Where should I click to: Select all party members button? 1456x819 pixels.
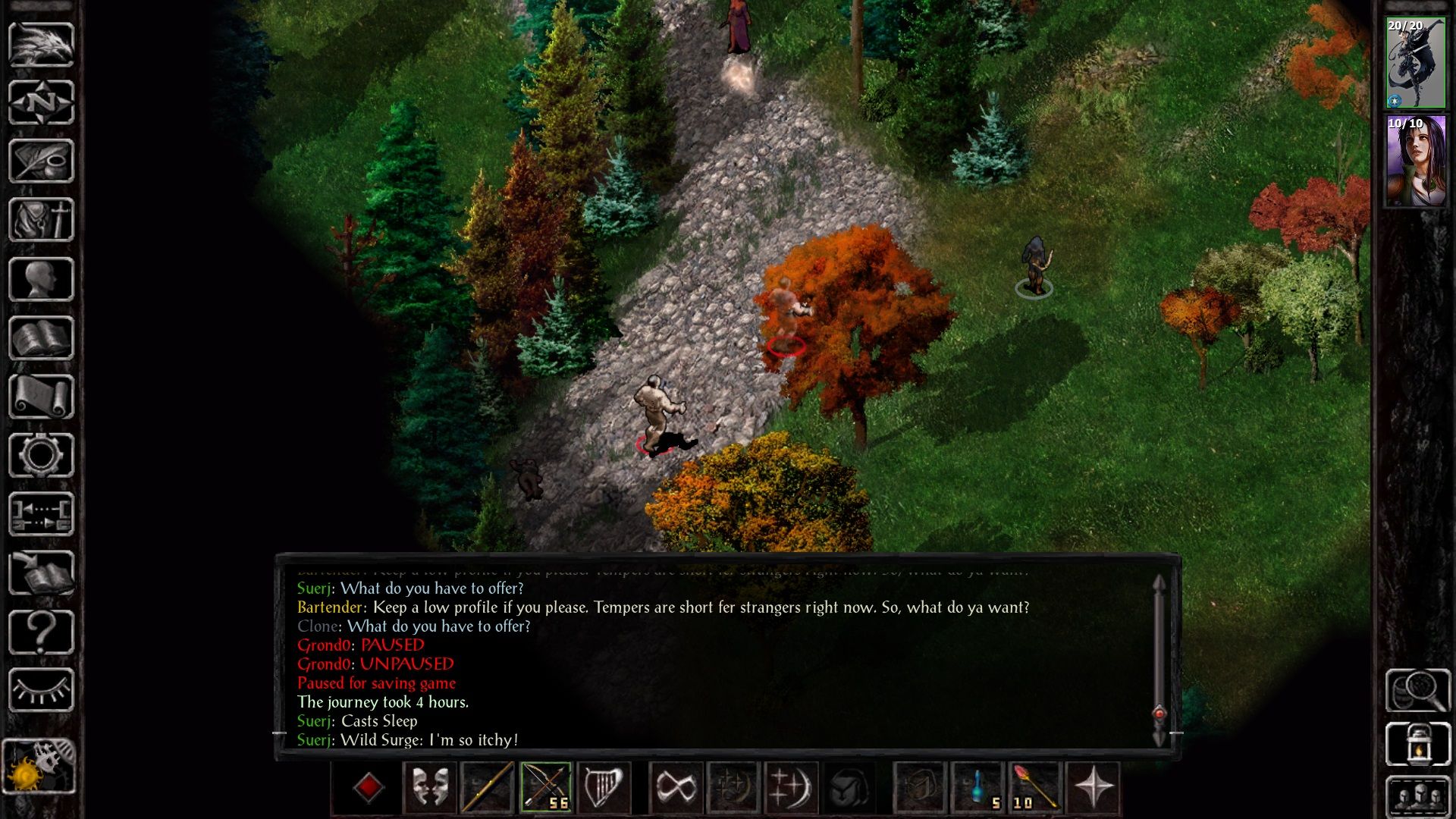pyautogui.click(x=1417, y=796)
